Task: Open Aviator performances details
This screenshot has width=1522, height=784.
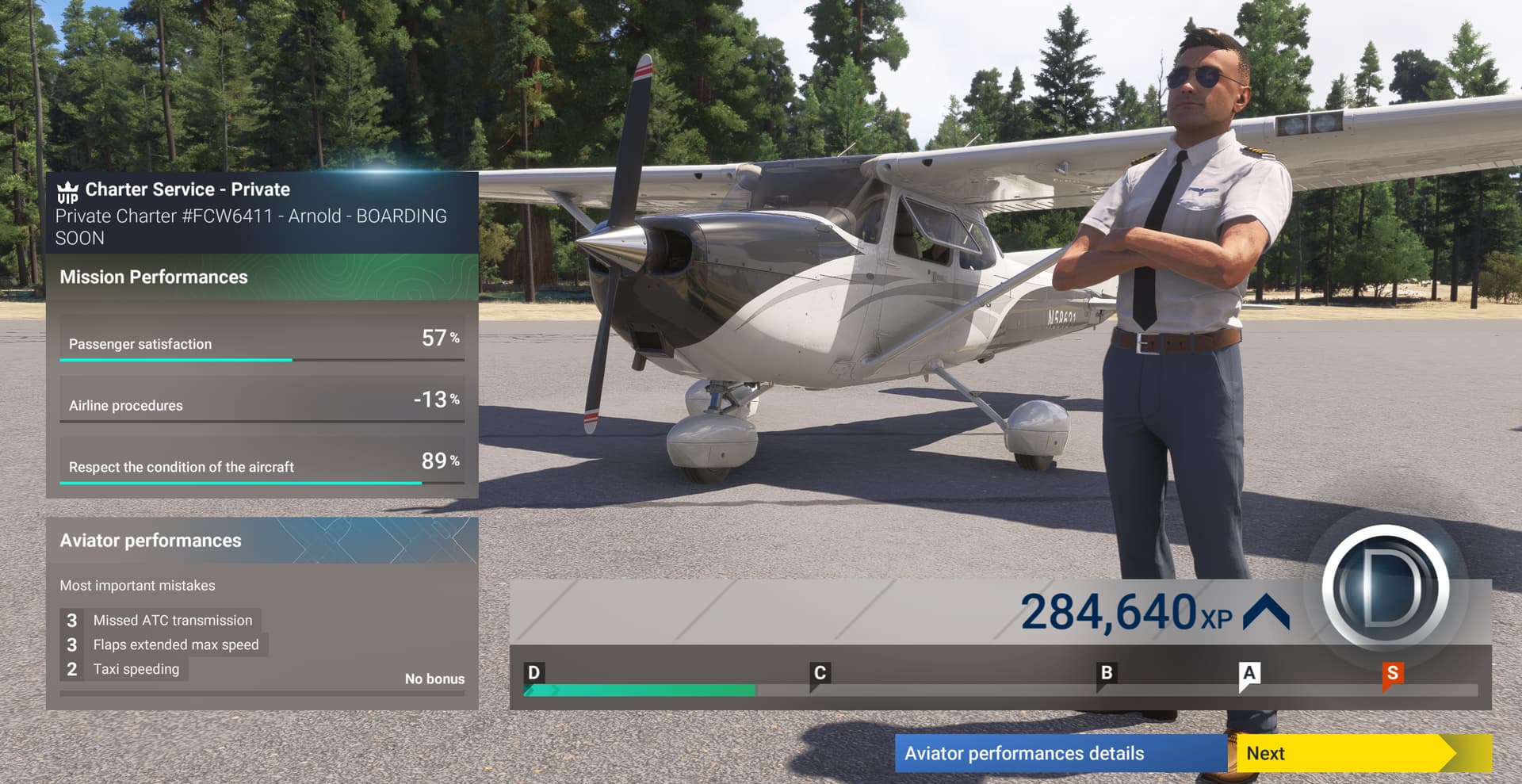Action: 1026,754
